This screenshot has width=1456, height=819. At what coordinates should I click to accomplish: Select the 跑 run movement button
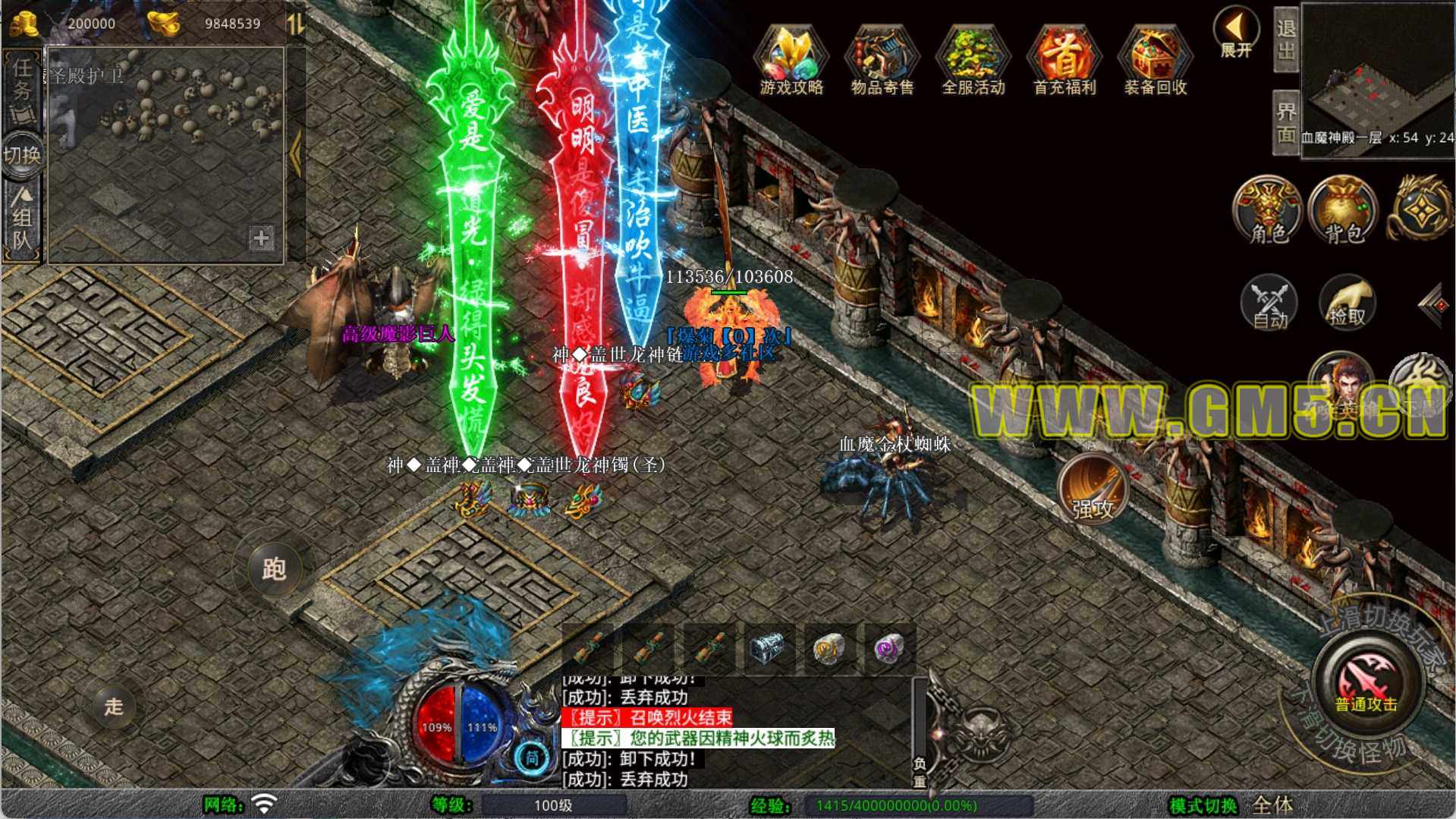point(274,569)
